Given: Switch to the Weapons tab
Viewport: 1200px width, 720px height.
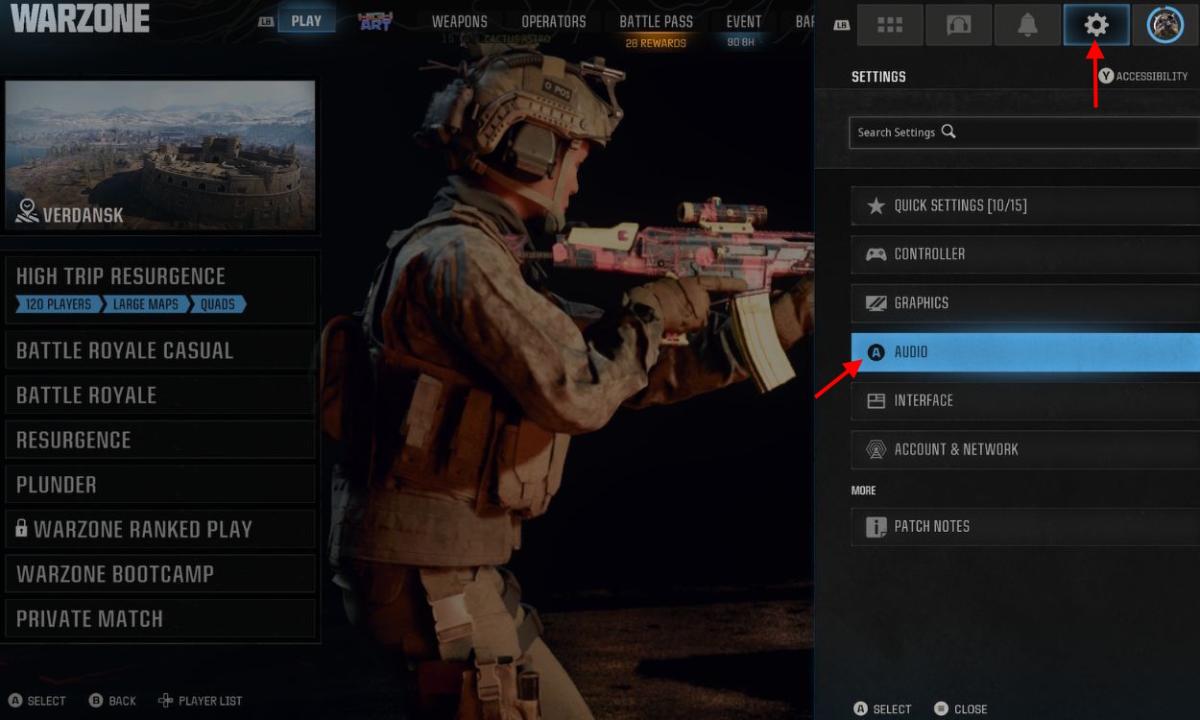Looking at the screenshot, I should 459,22.
